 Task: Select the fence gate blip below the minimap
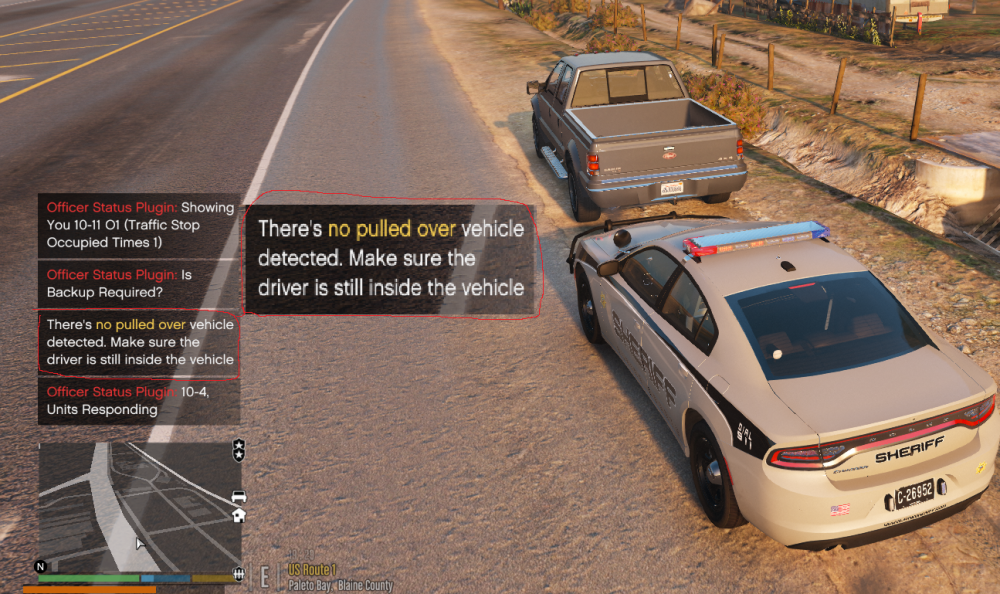pyautogui.click(x=238, y=573)
